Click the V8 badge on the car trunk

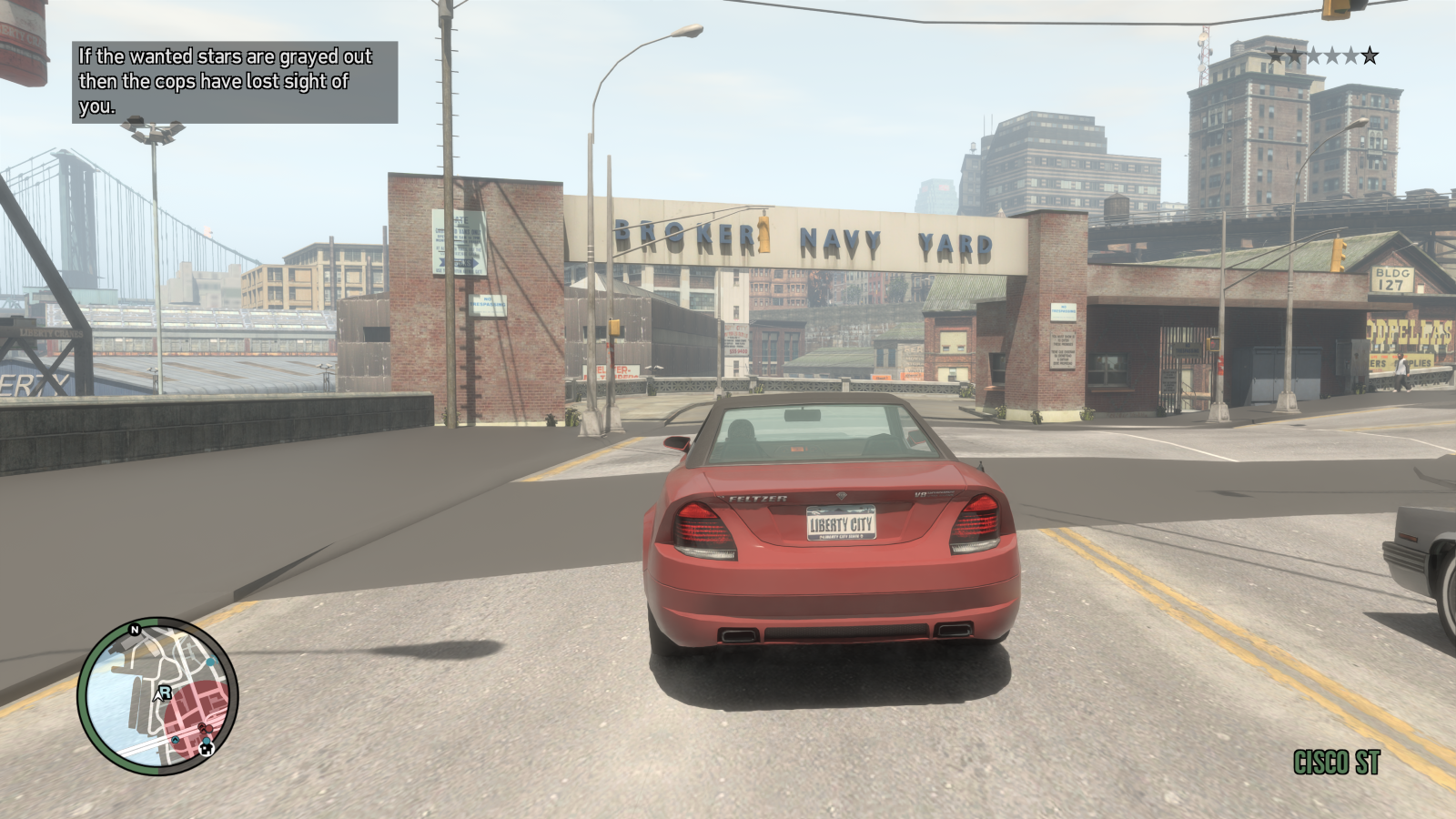tap(921, 494)
